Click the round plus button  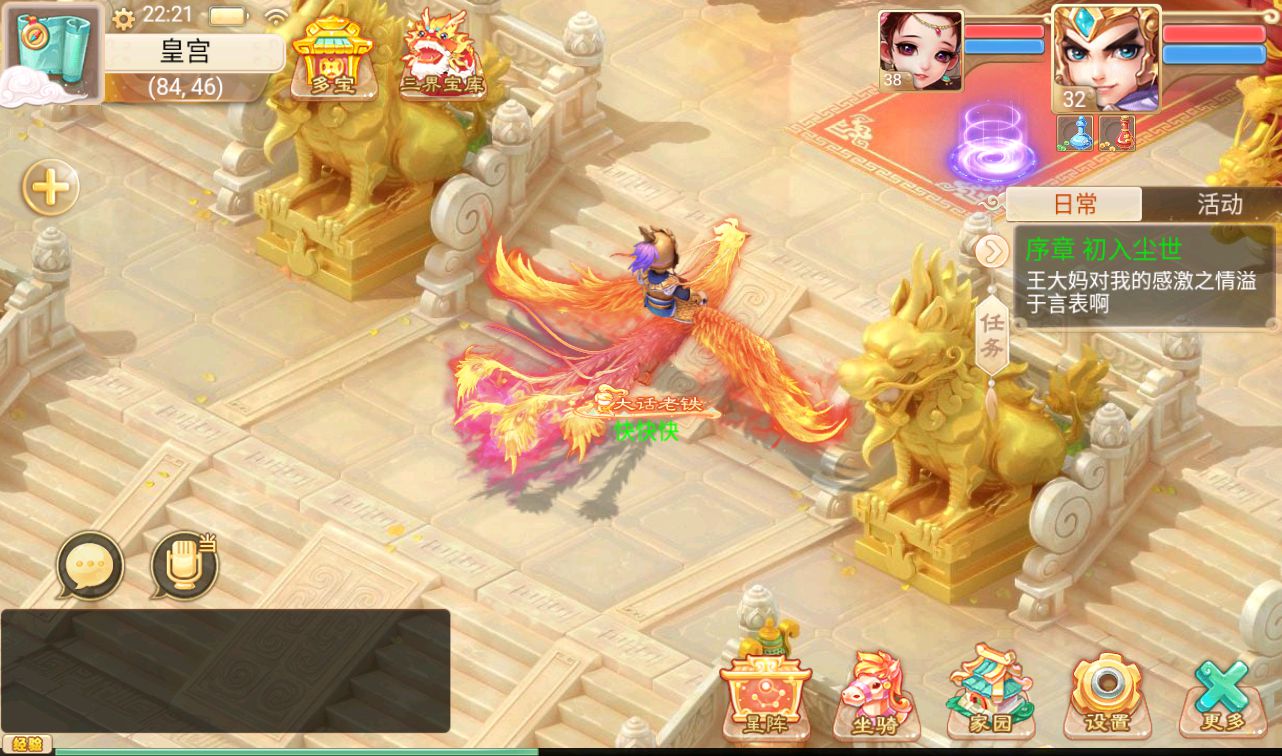pyautogui.click(x=51, y=187)
